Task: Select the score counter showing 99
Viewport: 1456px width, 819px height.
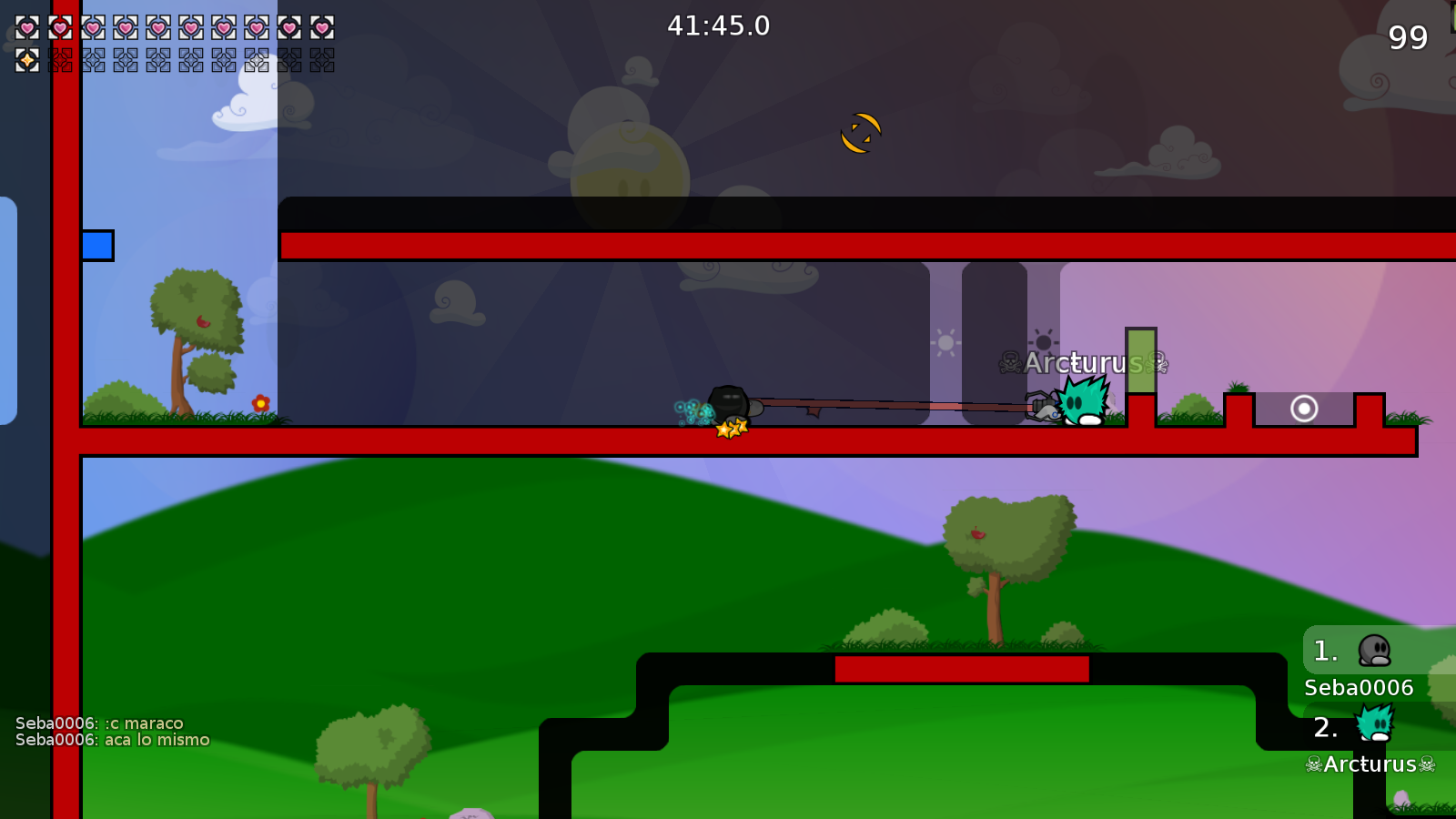Action: pyautogui.click(x=1407, y=39)
